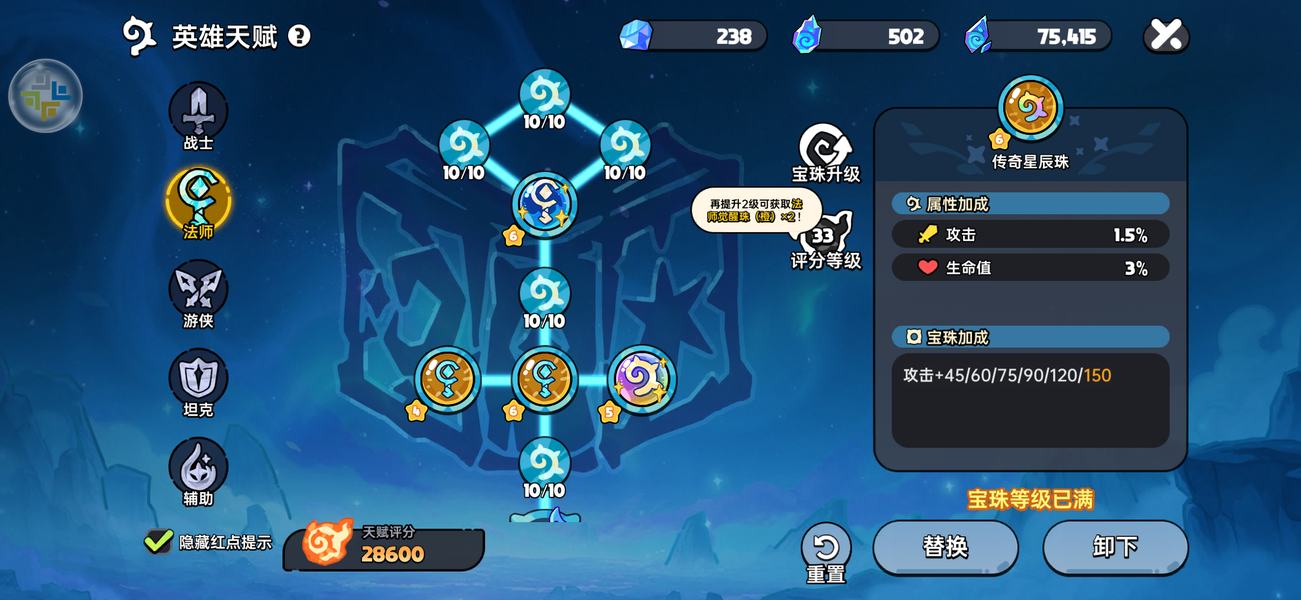The height and width of the screenshot is (600, 1301).
Task: Open 宝珠升级 orb upgrade
Action: coord(825,152)
